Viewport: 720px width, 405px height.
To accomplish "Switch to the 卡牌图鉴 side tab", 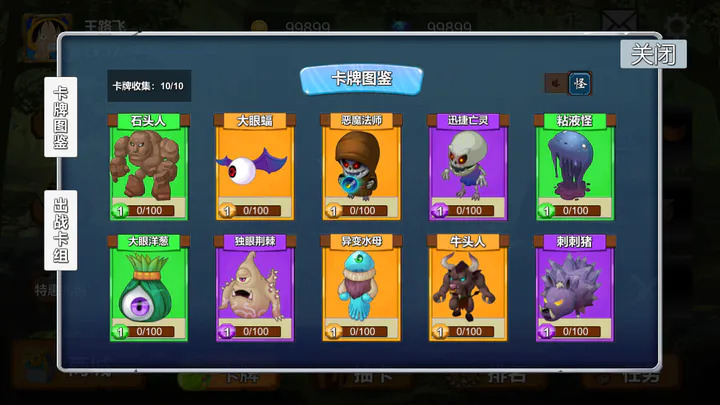I will click(60, 116).
